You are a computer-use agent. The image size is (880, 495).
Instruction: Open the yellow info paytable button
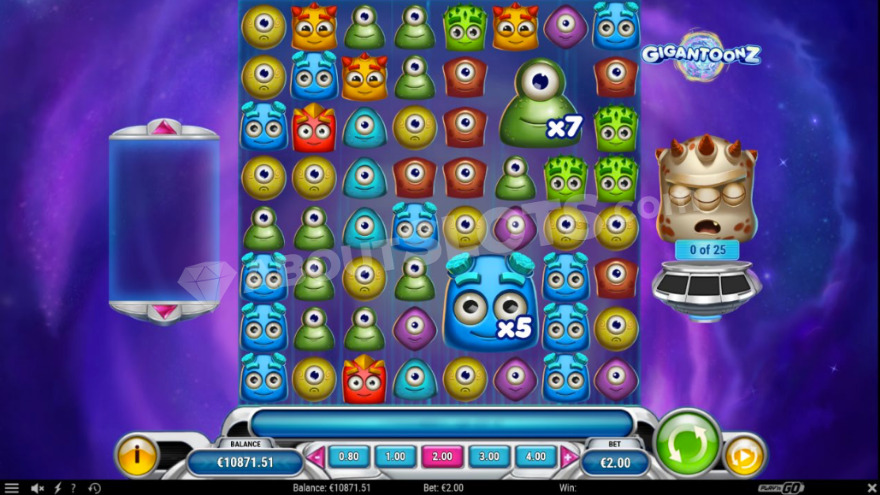[x=137, y=456]
